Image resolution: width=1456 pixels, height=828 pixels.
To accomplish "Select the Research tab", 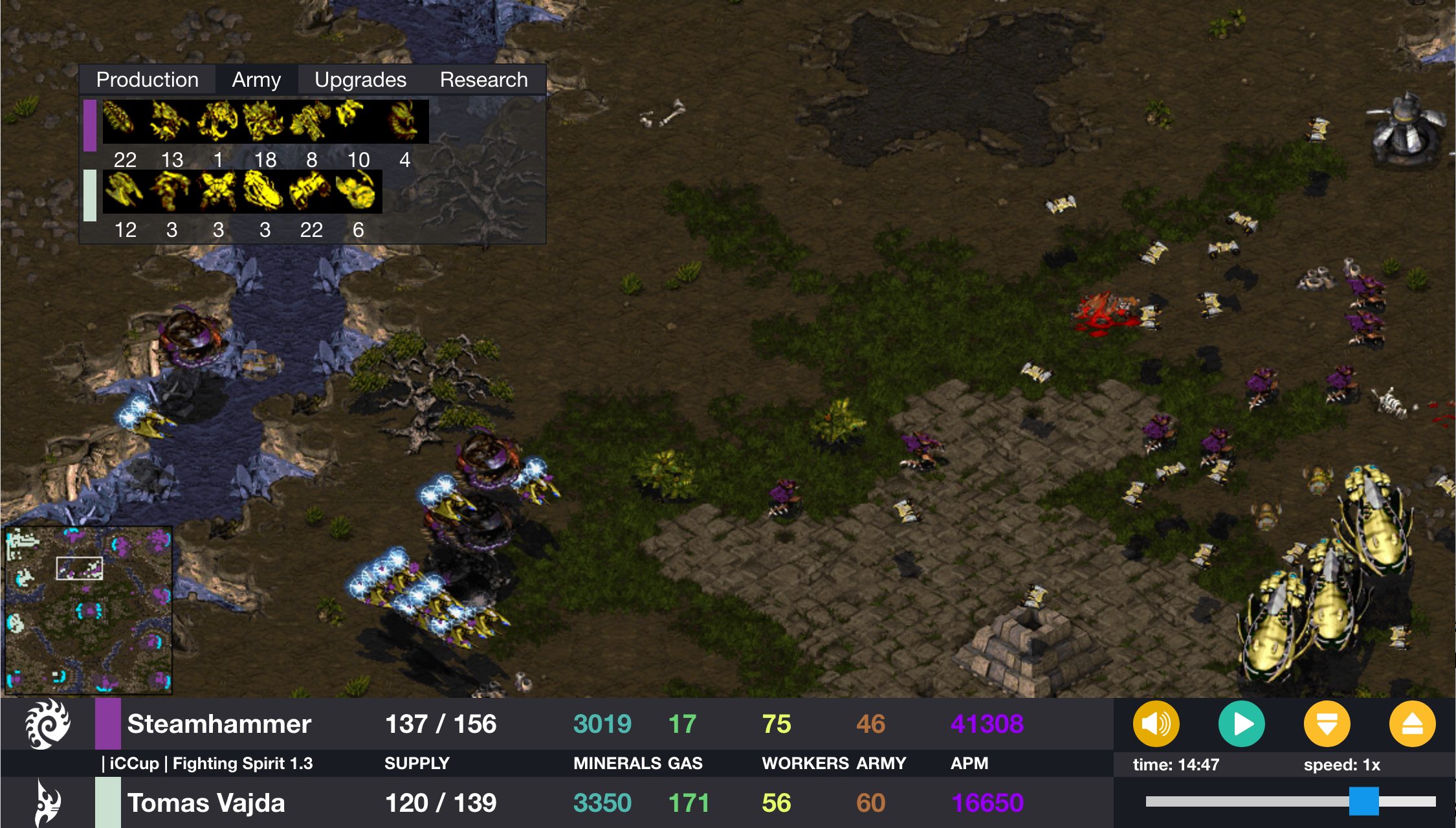I will coord(483,80).
